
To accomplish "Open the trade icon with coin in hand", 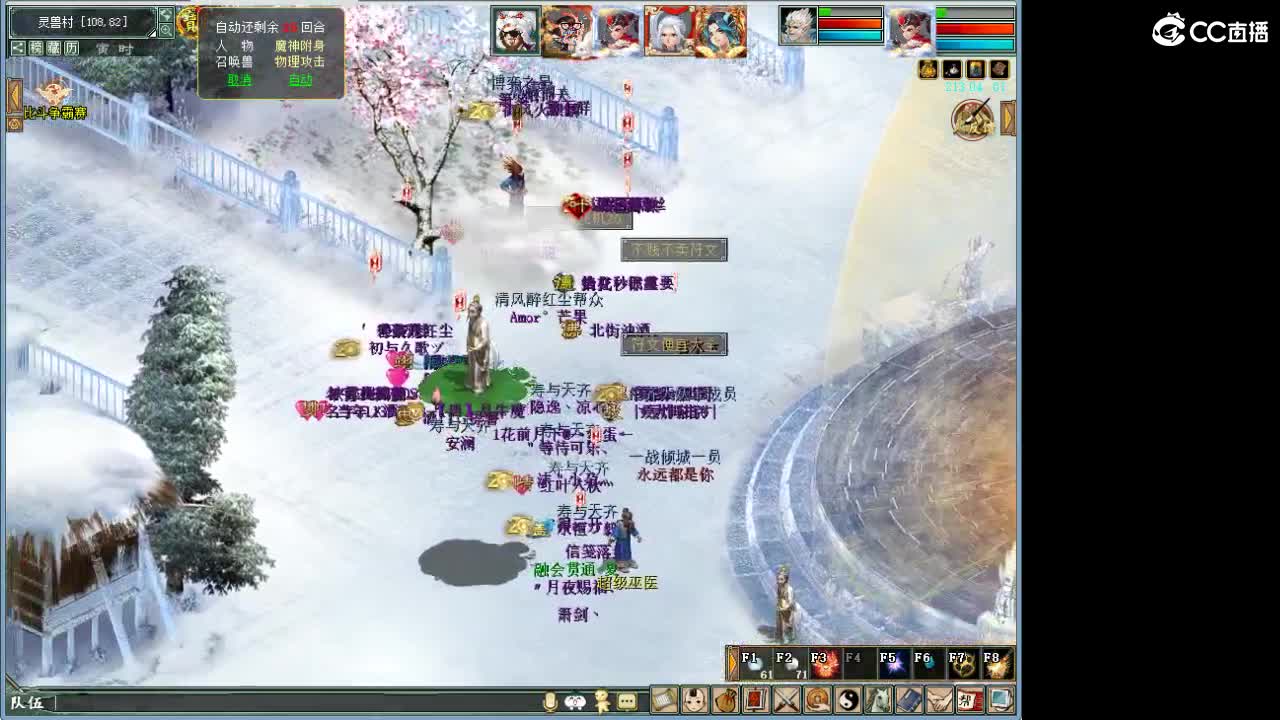I will coord(815,703).
